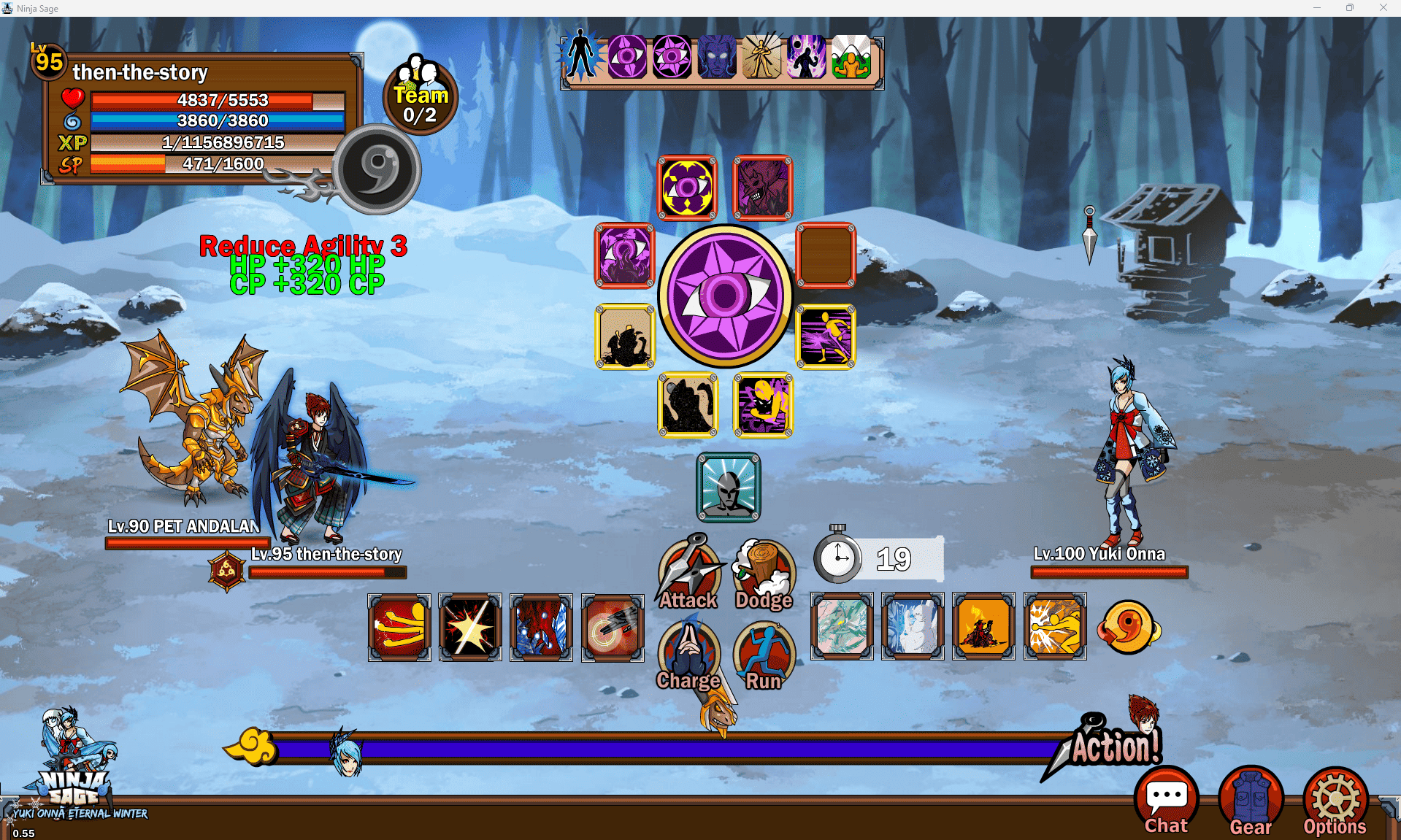This screenshot has height=840, width=1401.
Task: Use the yellow claw slash skill
Action: 399,627
